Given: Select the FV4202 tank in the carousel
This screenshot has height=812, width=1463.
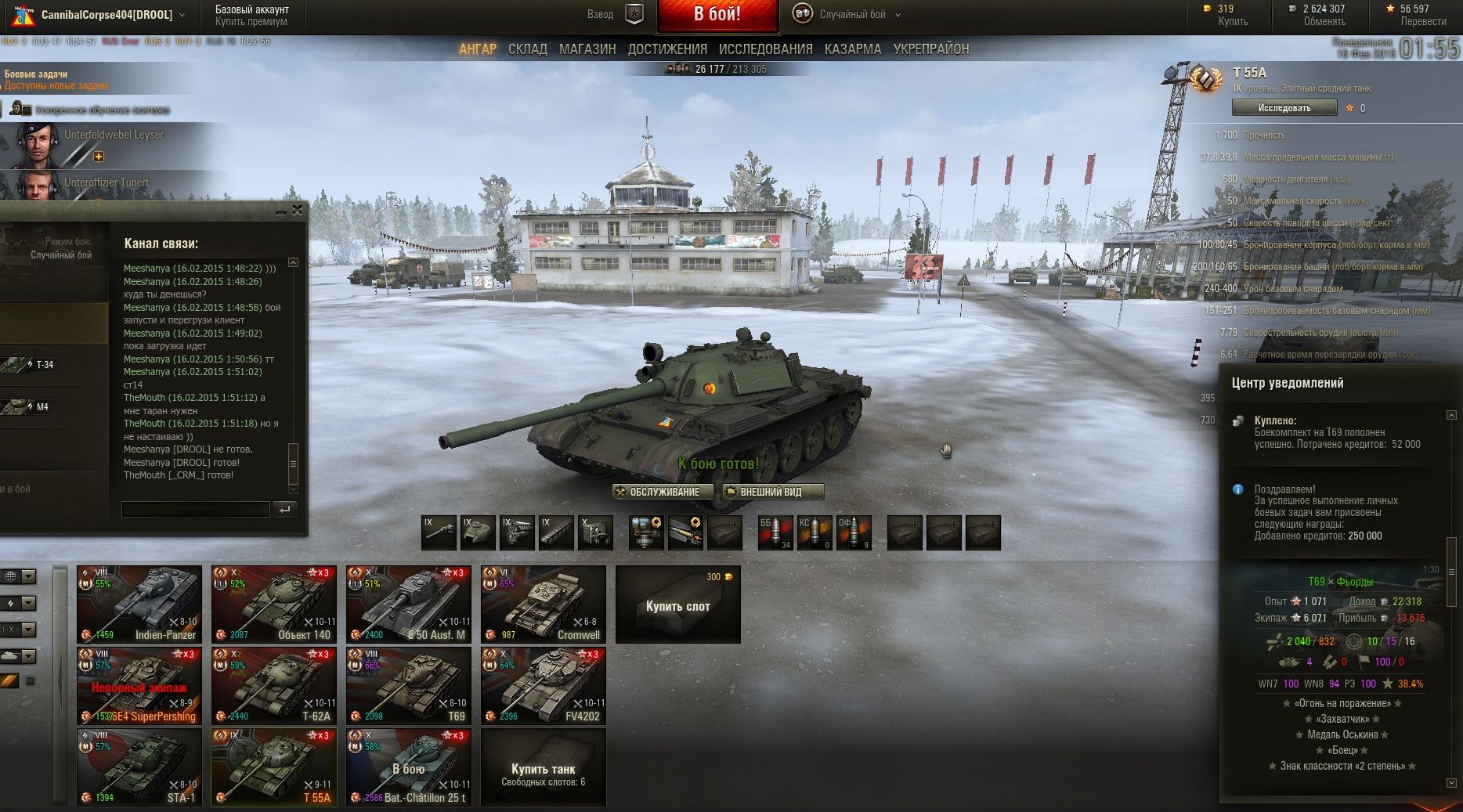Looking at the screenshot, I should coord(544,686).
